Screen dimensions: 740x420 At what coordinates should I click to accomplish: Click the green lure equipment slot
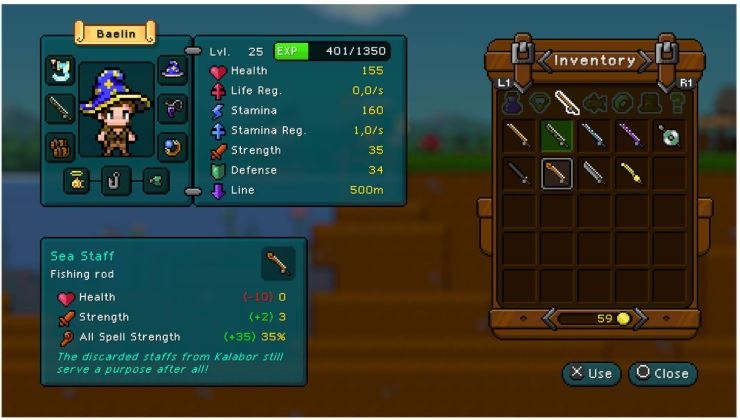tap(155, 182)
